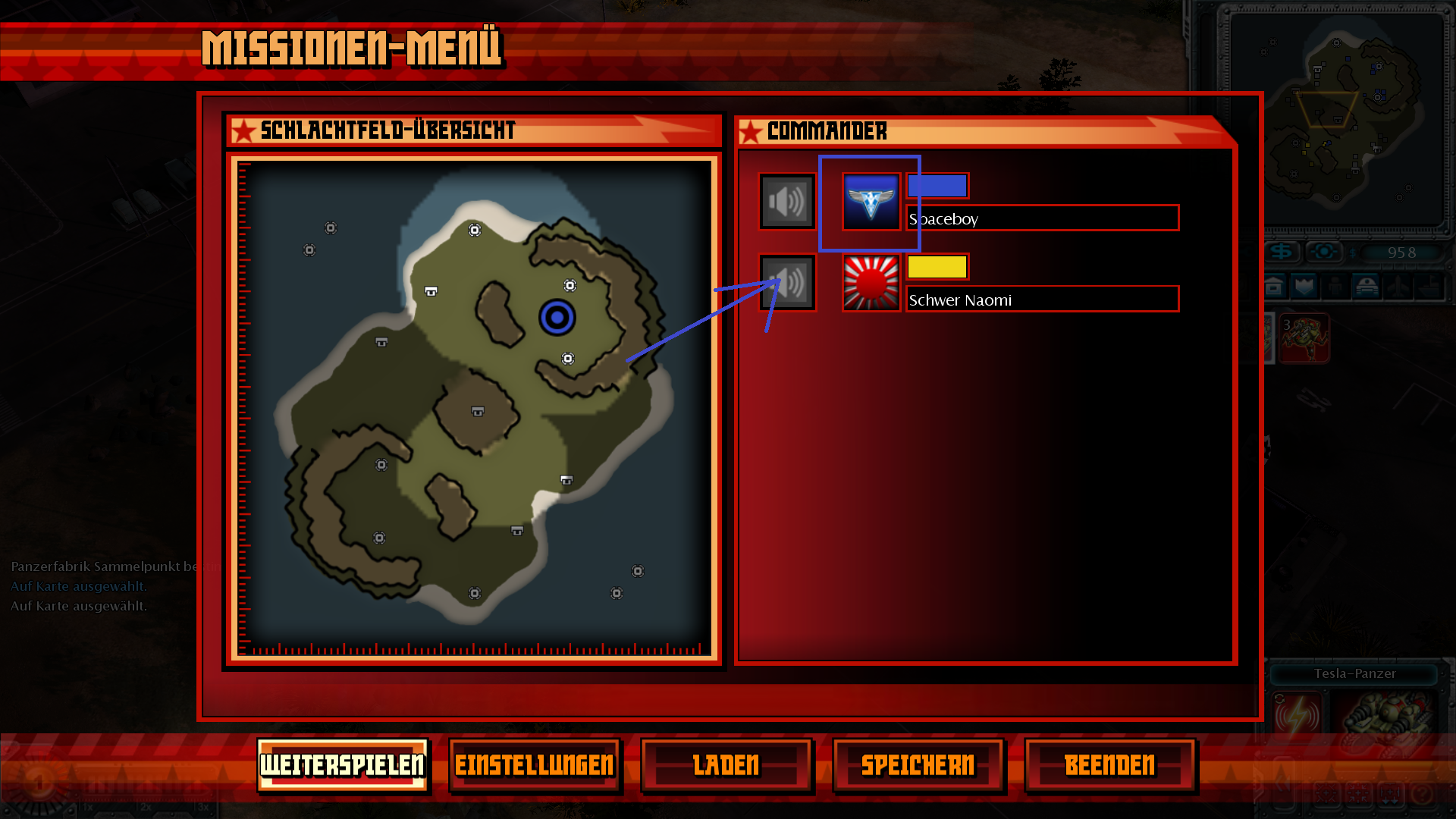Image resolution: width=1456 pixels, height=819 pixels.
Task: Click Schwer Naomi's rising sun emblem
Action: (x=871, y=283)
